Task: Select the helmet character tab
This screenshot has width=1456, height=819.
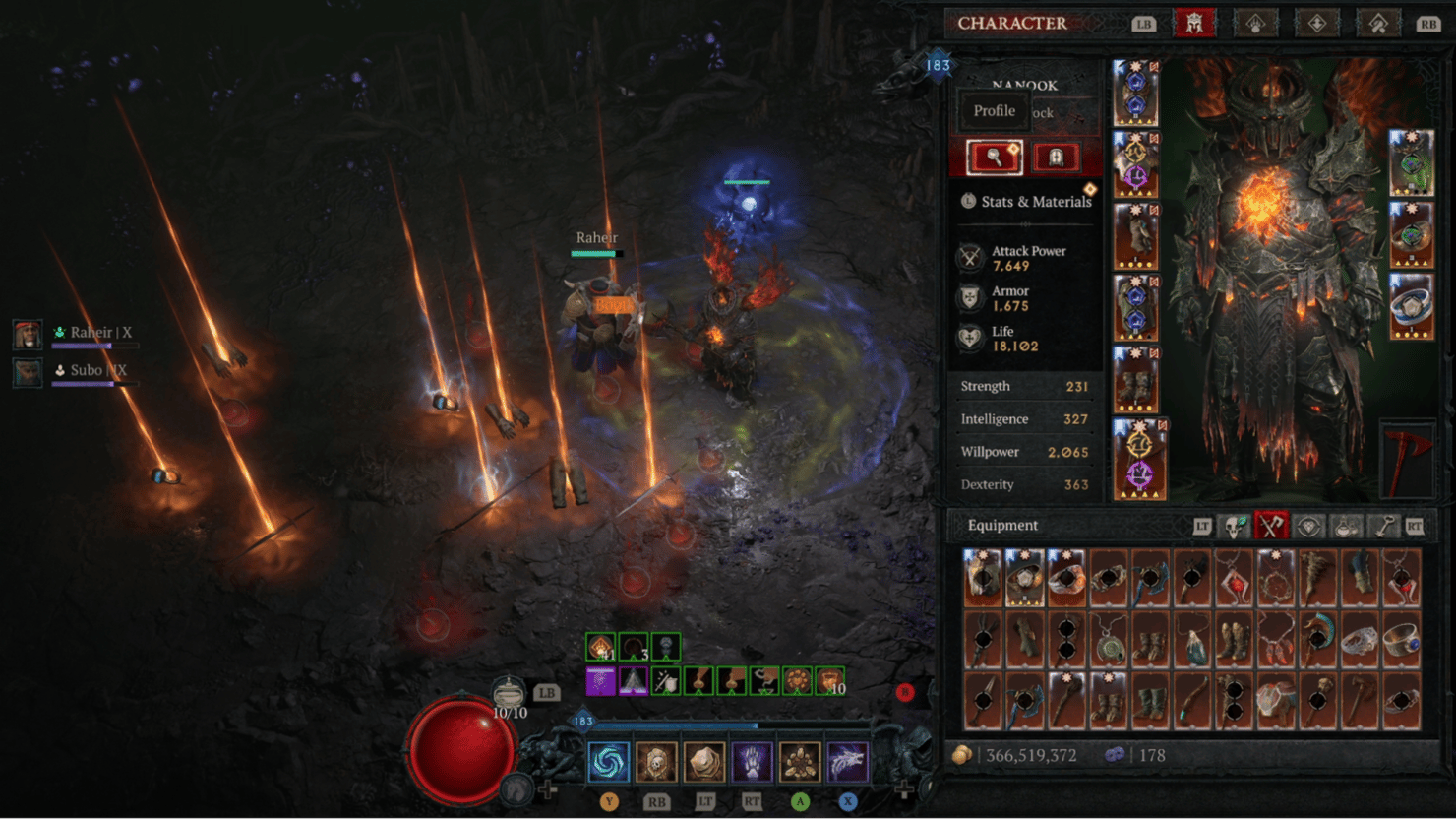Action: (x=1194, y=23)
